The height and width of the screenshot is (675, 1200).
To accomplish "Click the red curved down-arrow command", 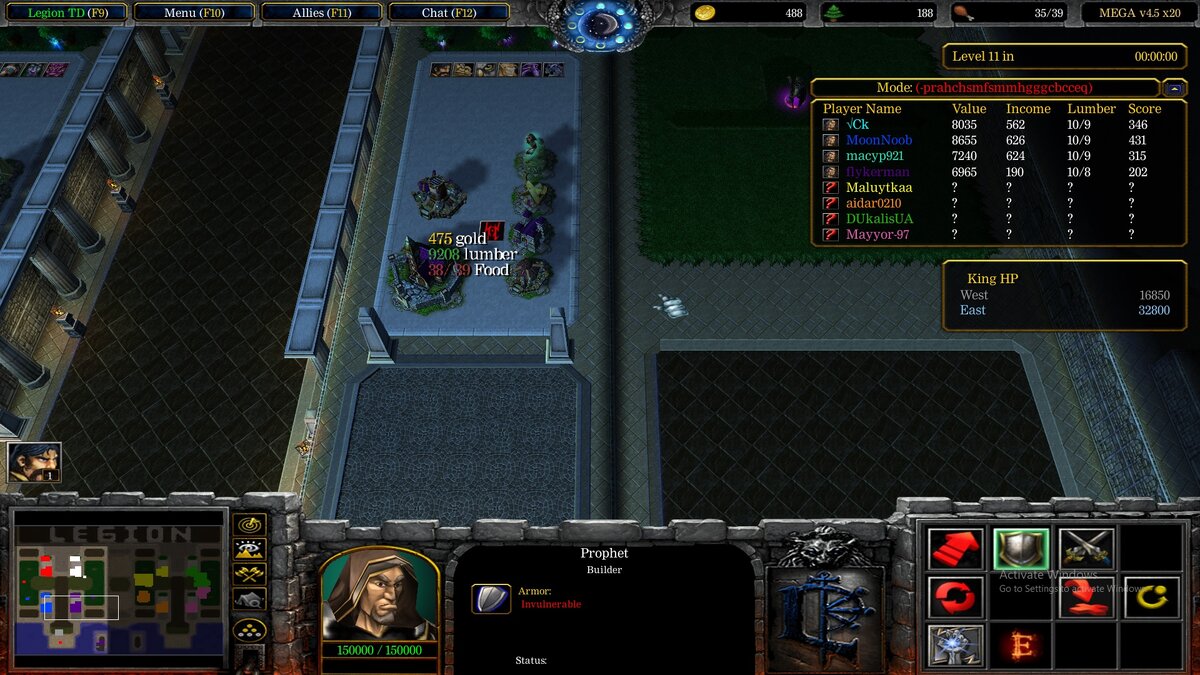I will (x=1086, y=597).
